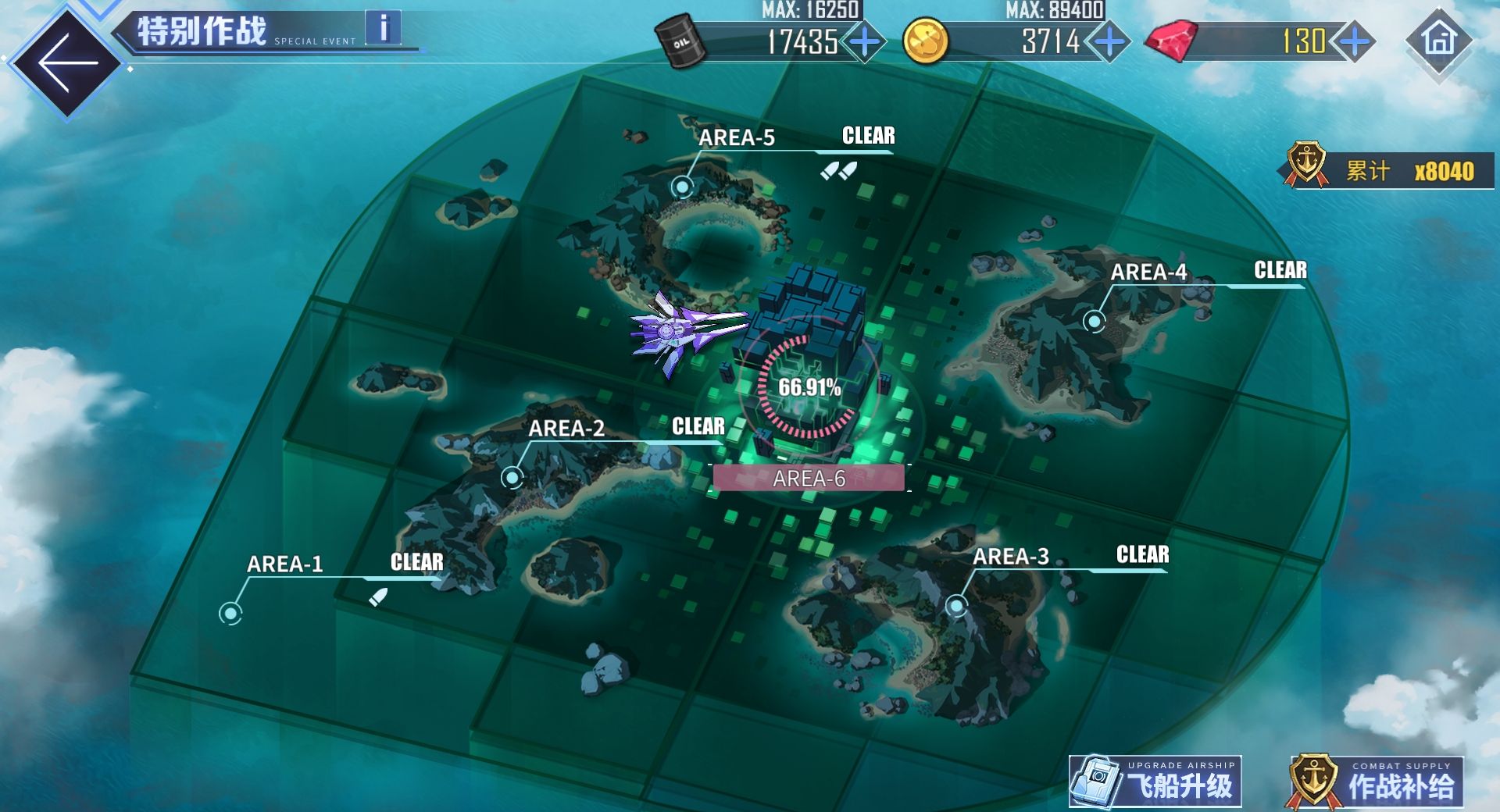
Task: Select the AREA-5 map node
Action: tap(683, 187)
